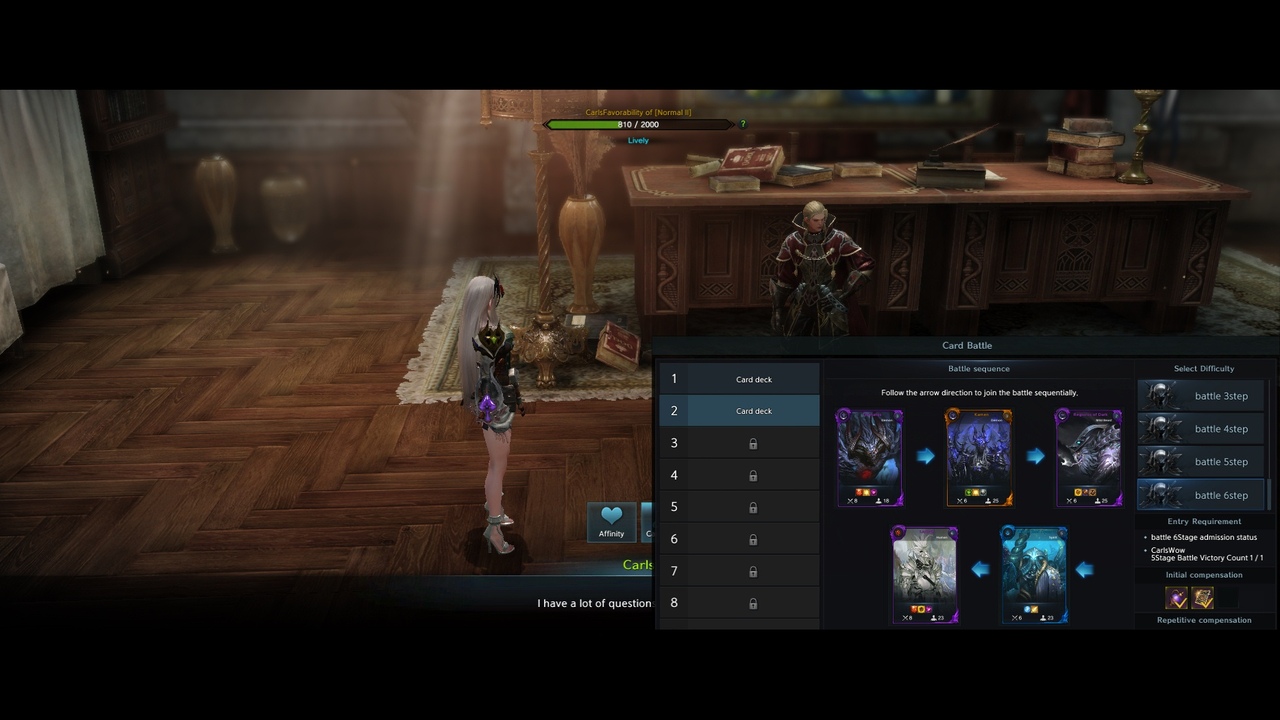The image size is (1280, 720).
Task: Inspect the purple orb reward icon
Action: click(x=1176, y=598)
